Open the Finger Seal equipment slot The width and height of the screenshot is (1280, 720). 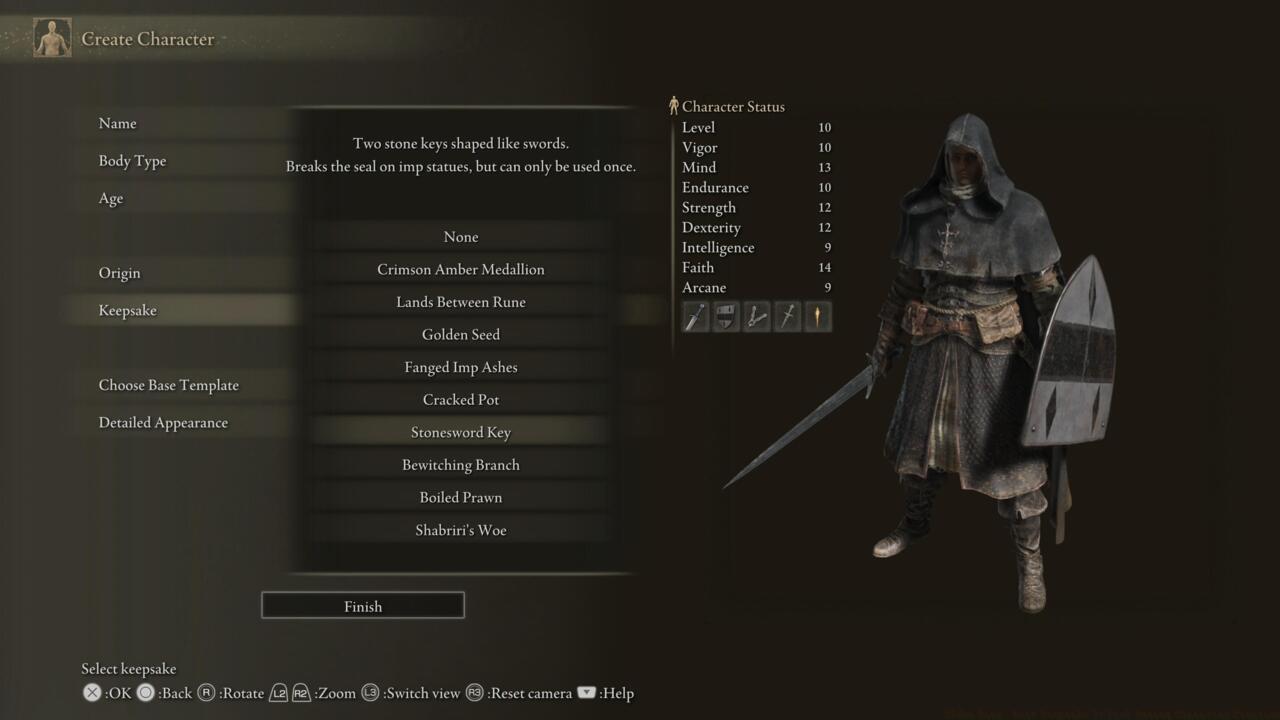[x=756, y=316]
